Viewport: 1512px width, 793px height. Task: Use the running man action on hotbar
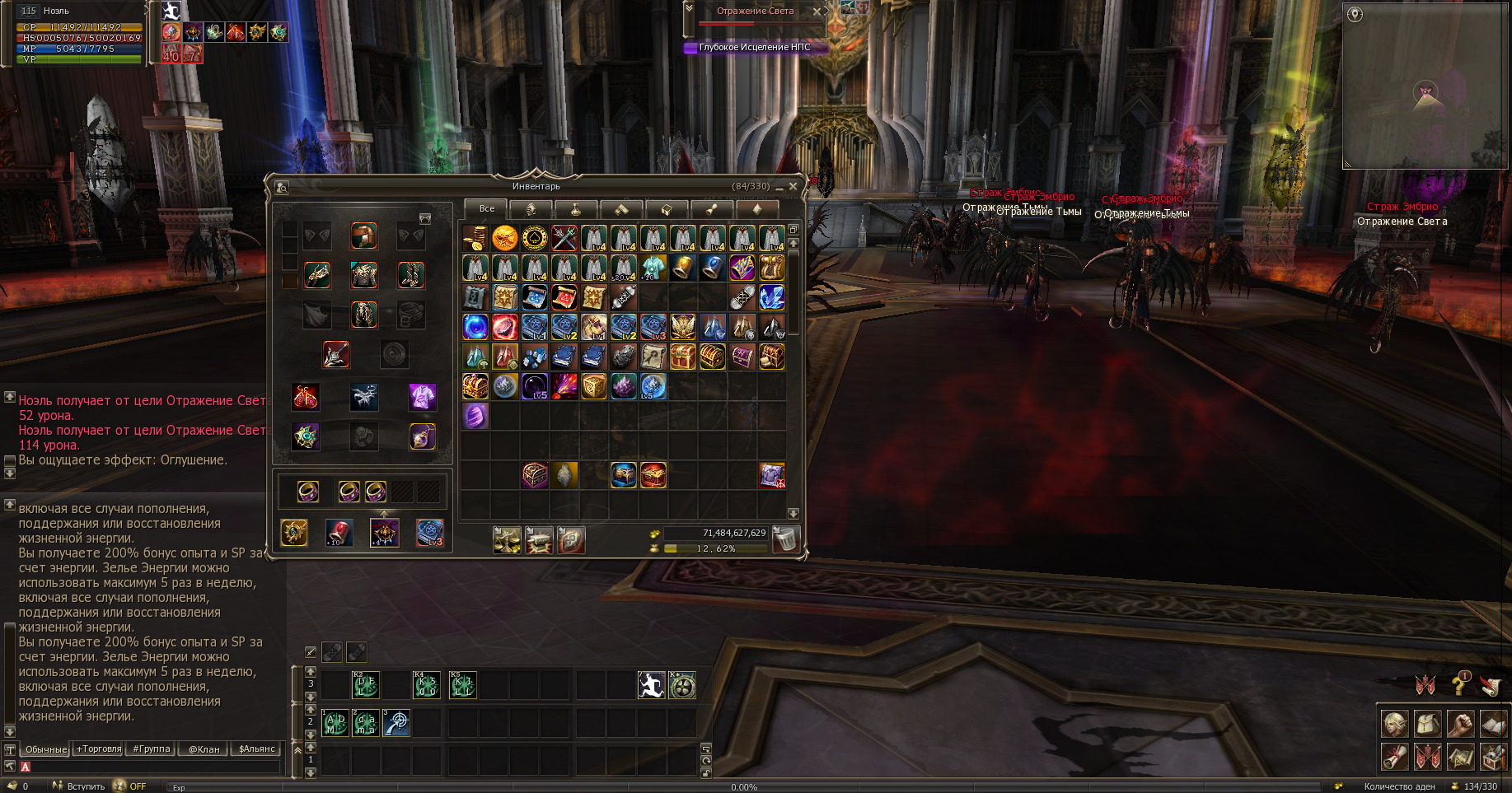coord(651,685)
